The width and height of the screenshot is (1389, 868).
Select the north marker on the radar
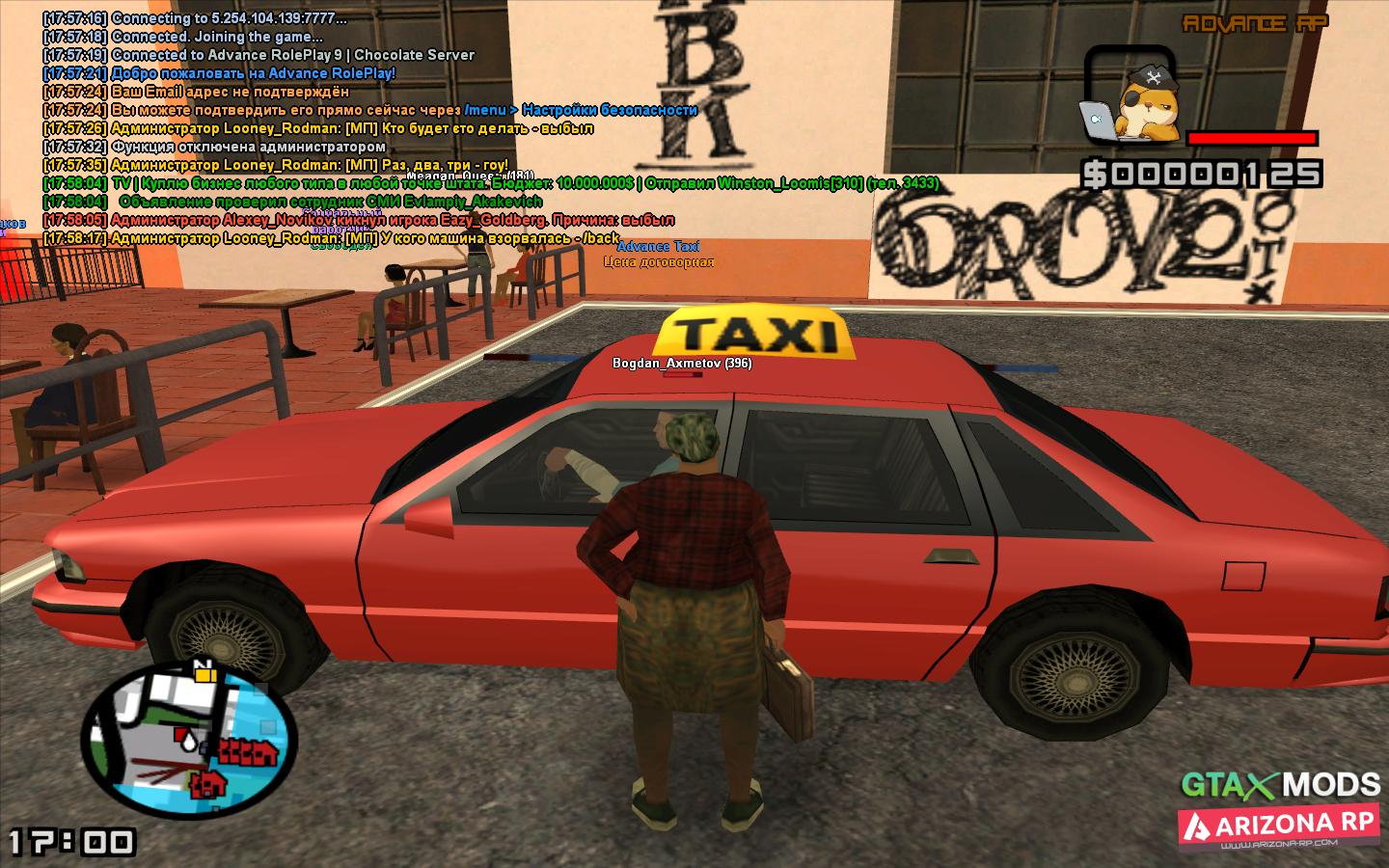pos(204,664)
